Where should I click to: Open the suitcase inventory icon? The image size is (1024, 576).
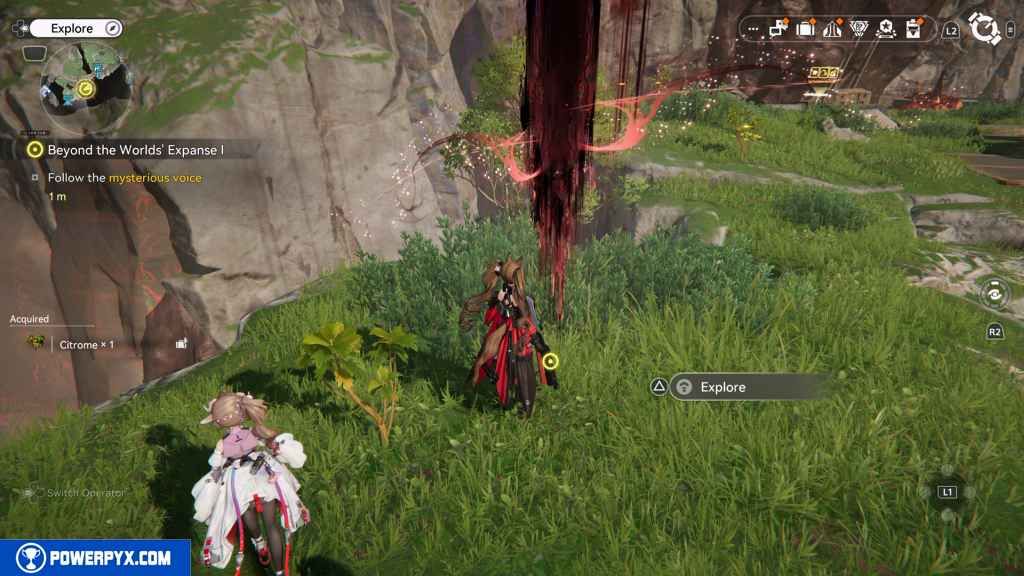pyautogui.click(x=806, y=30)
